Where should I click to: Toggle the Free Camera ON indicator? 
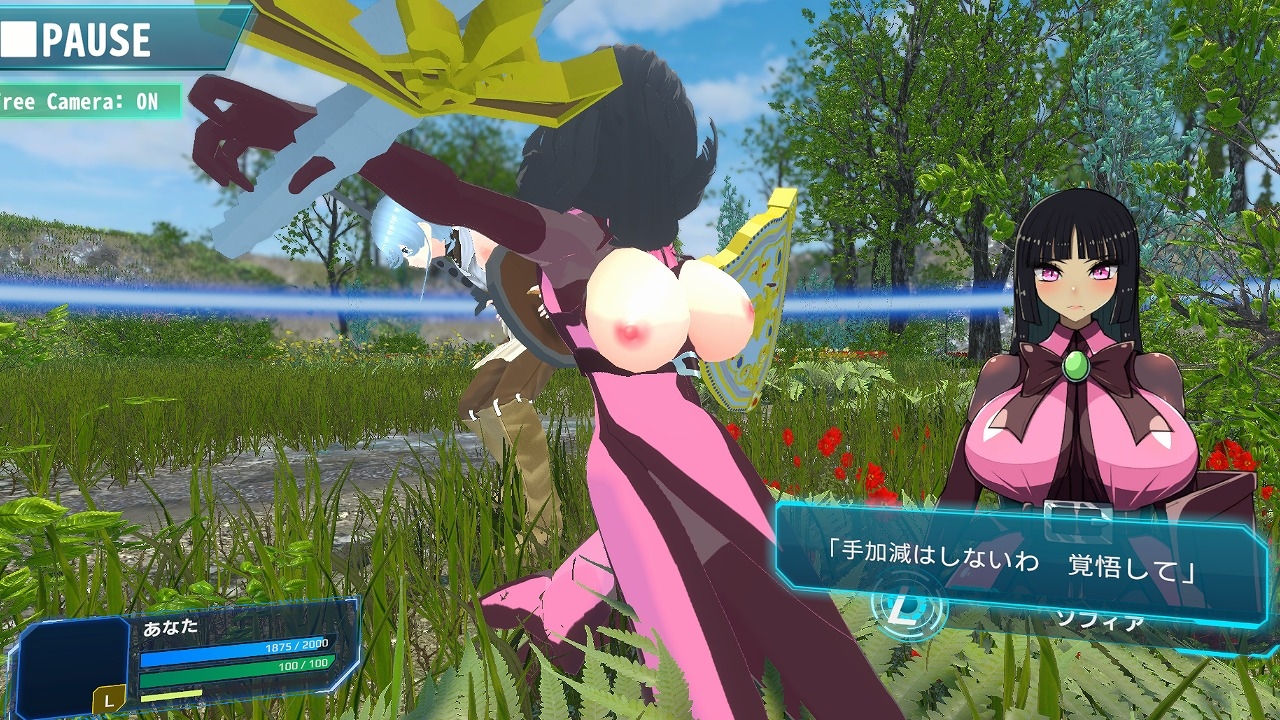[88, 102]
